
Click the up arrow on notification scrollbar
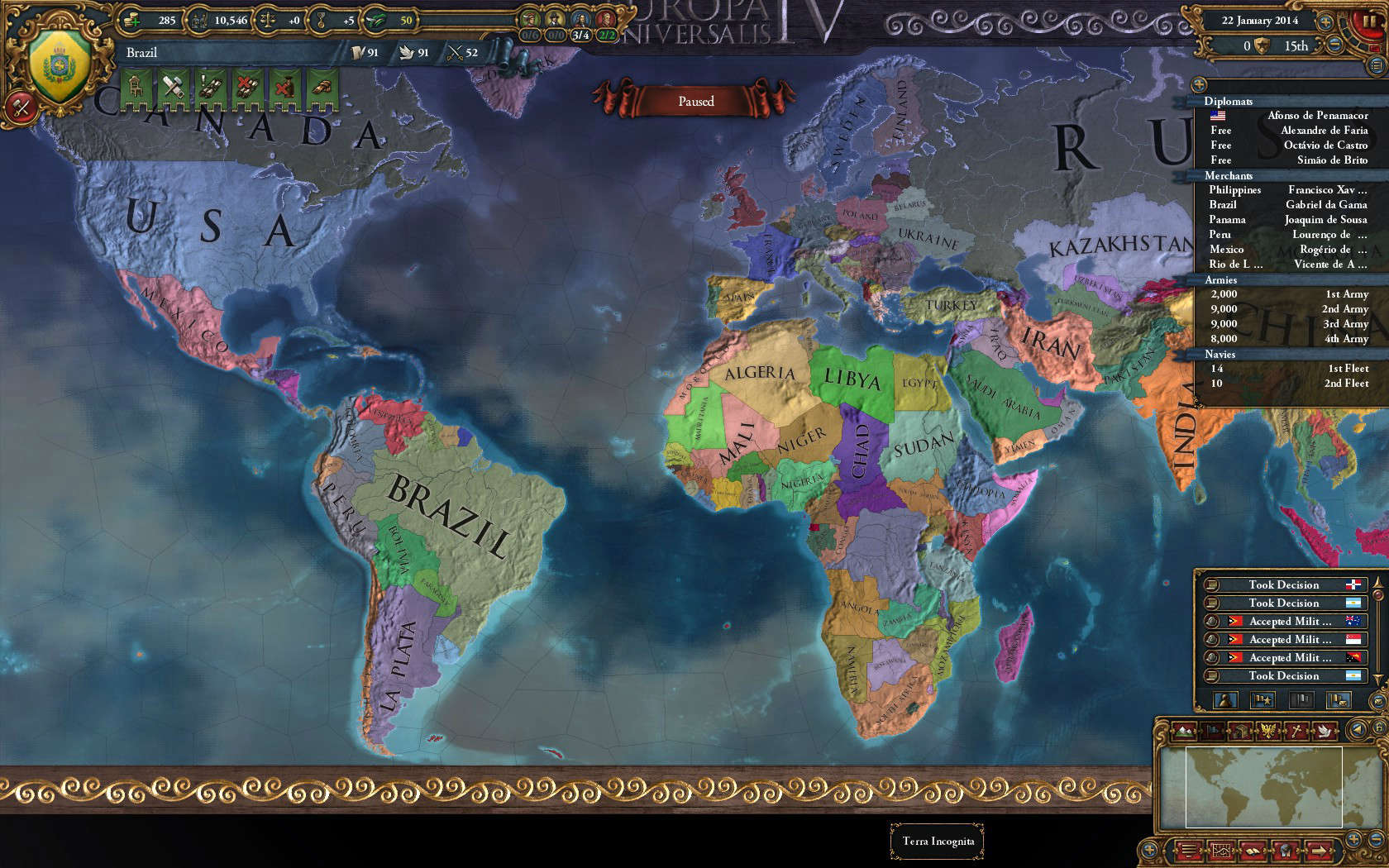(1377, 584)
